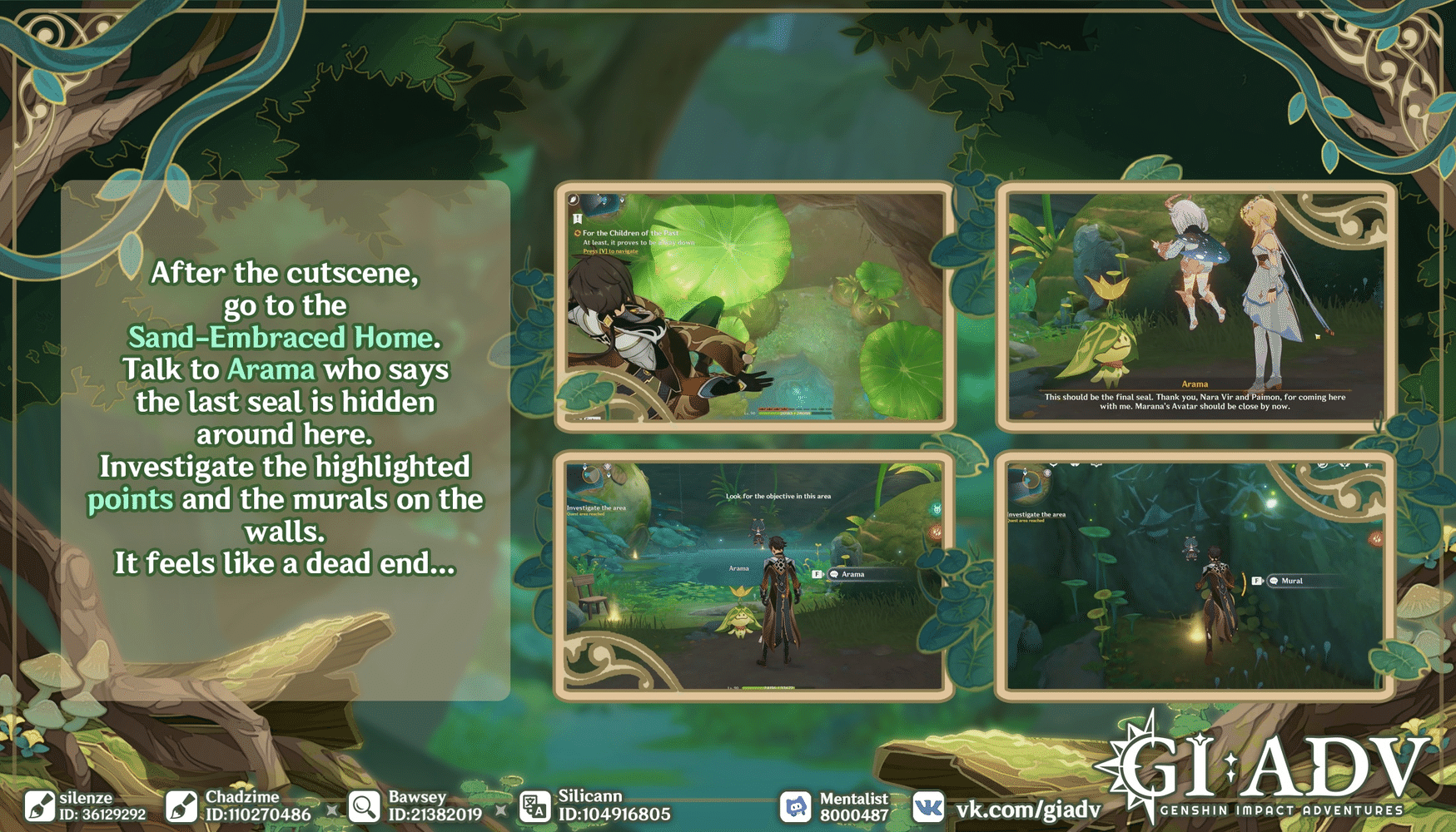This screenshot has height=832, width=1456.
Task: Open the Paimon menu leaf icon
Action: coord(573,200)
